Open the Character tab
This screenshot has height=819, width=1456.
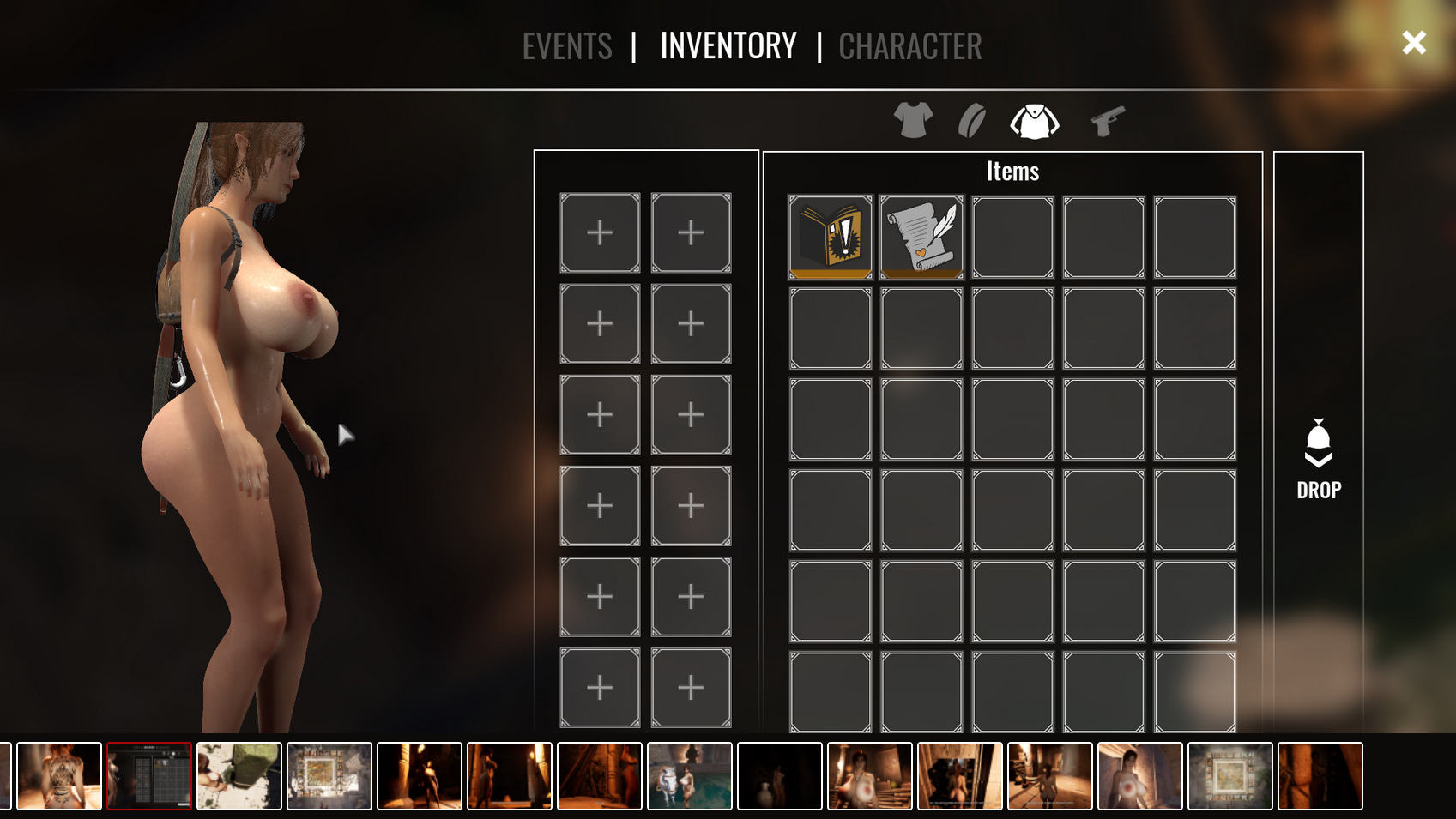(x=909, y=46)
